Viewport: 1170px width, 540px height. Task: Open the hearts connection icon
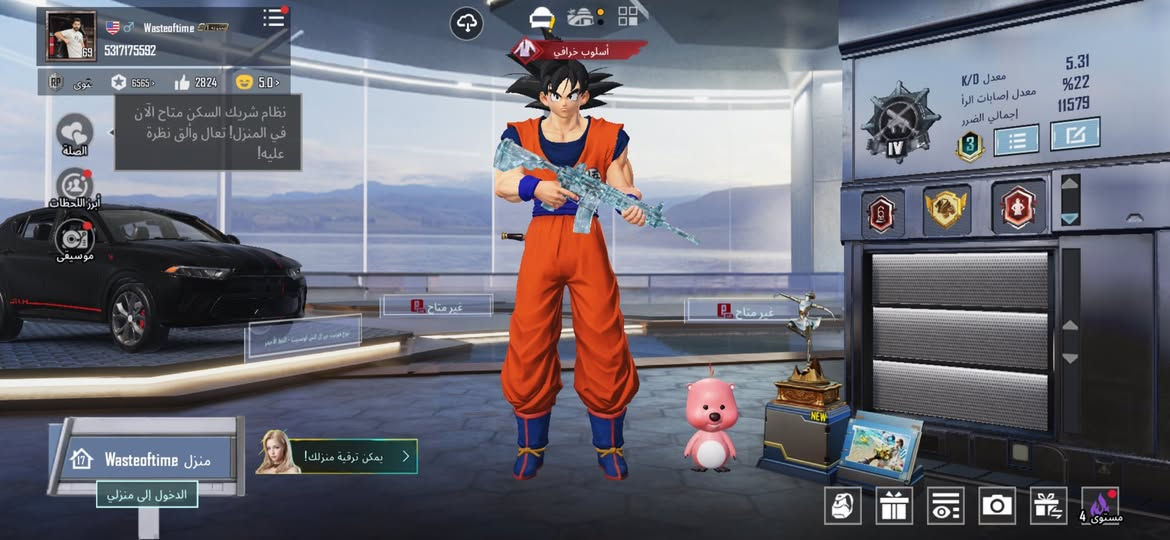tap(75, 131)
